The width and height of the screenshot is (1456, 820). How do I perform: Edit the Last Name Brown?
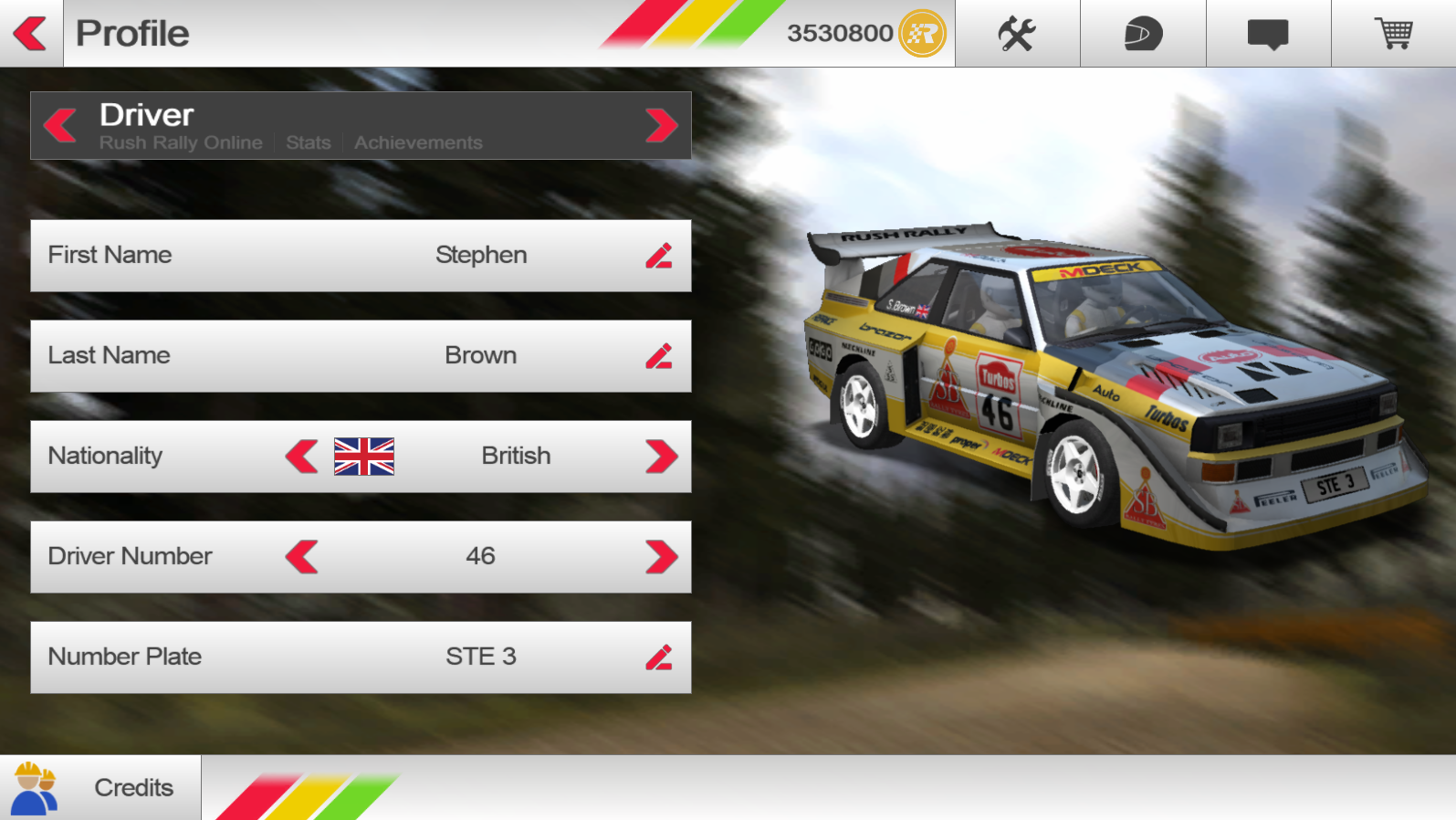pos(659,356)
